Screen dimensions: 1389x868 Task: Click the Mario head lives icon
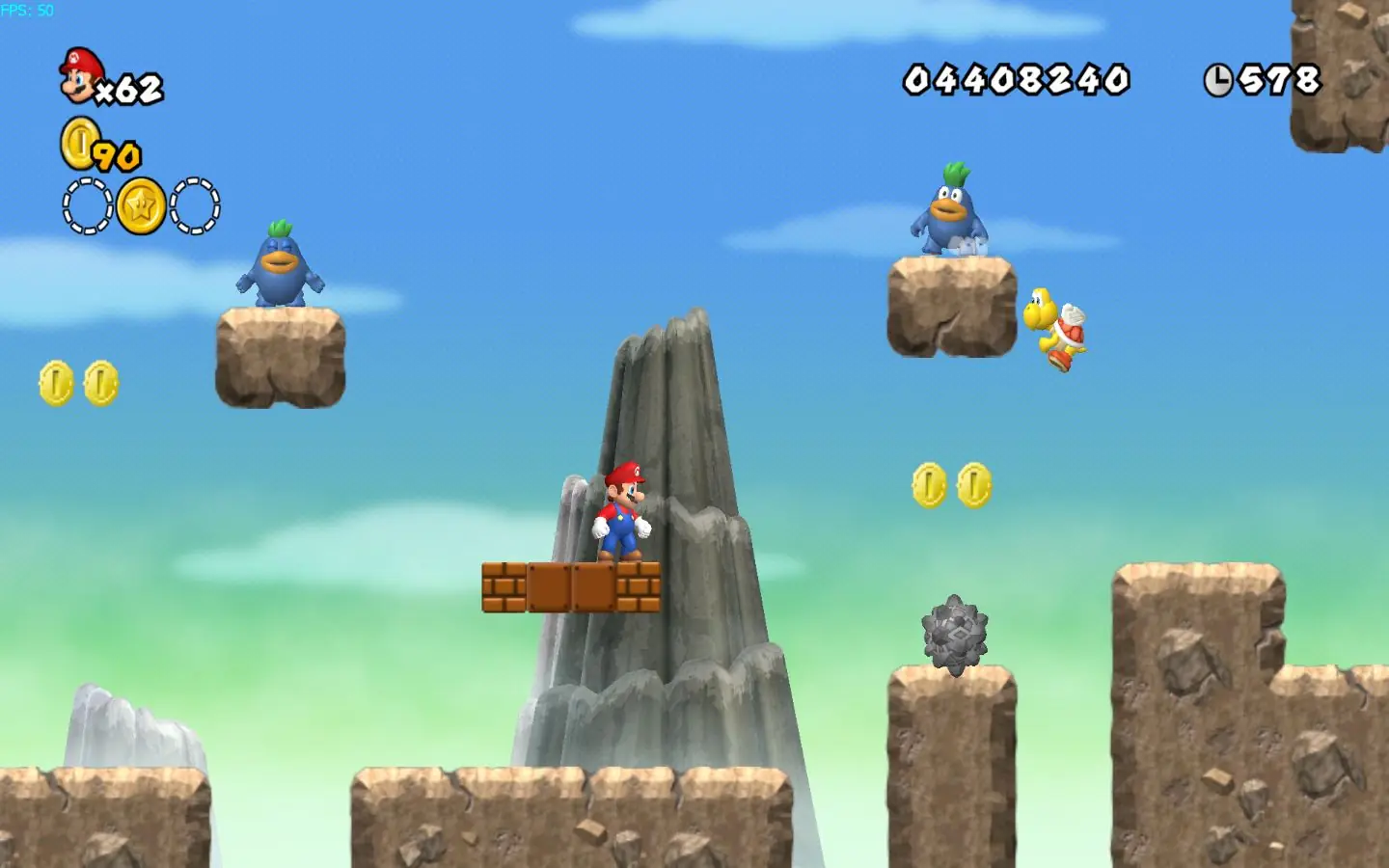coord(81,75)
